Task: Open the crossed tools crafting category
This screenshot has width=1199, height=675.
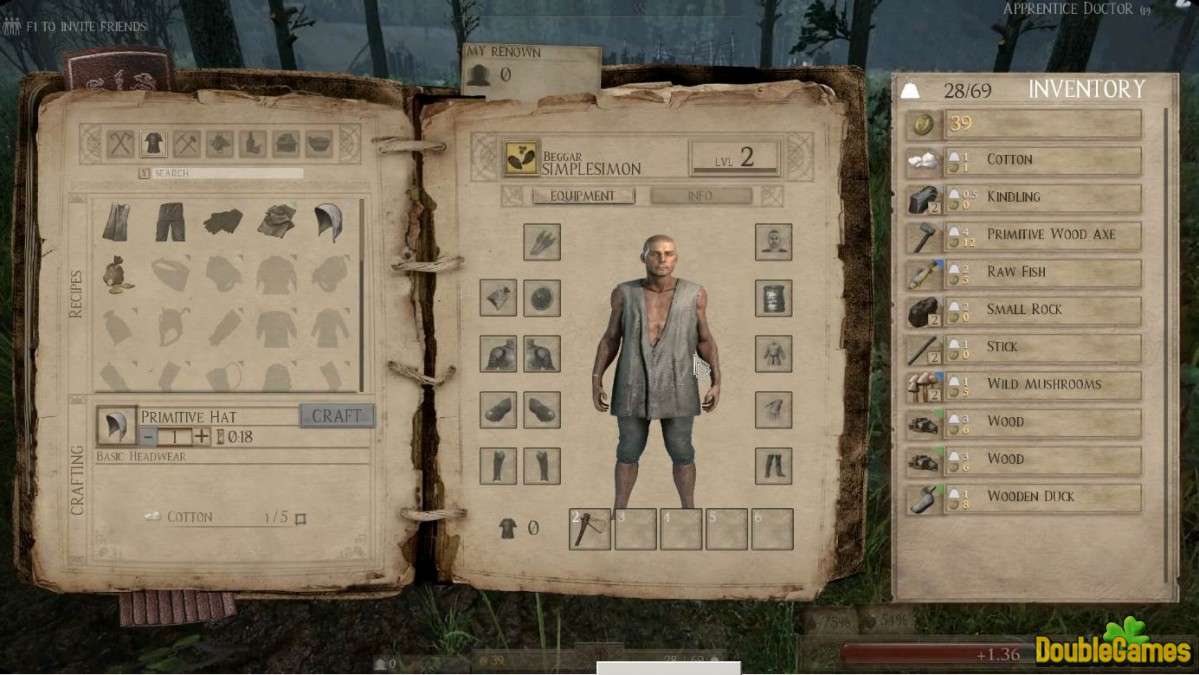Action: tap(120, 144)
